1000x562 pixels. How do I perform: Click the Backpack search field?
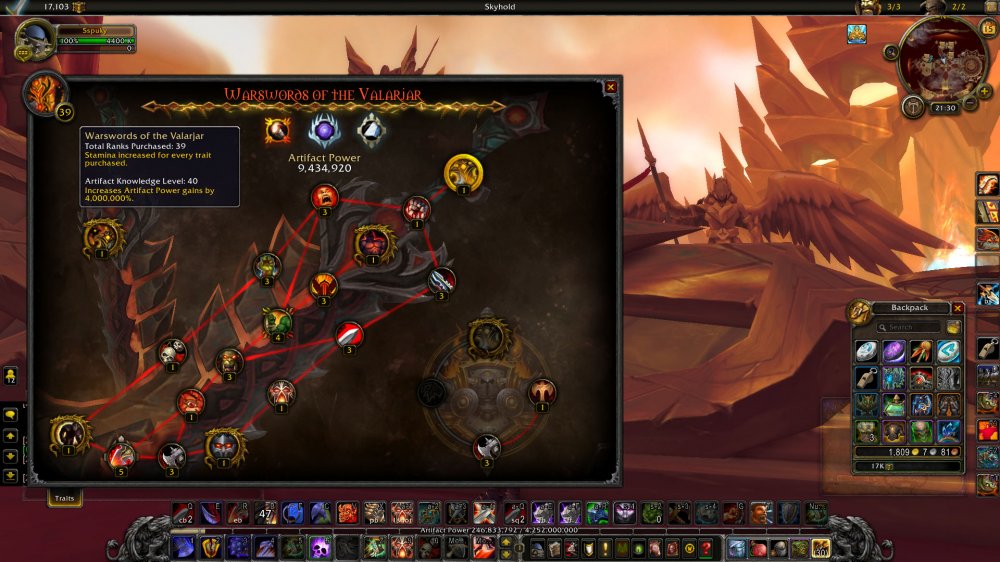914,327
